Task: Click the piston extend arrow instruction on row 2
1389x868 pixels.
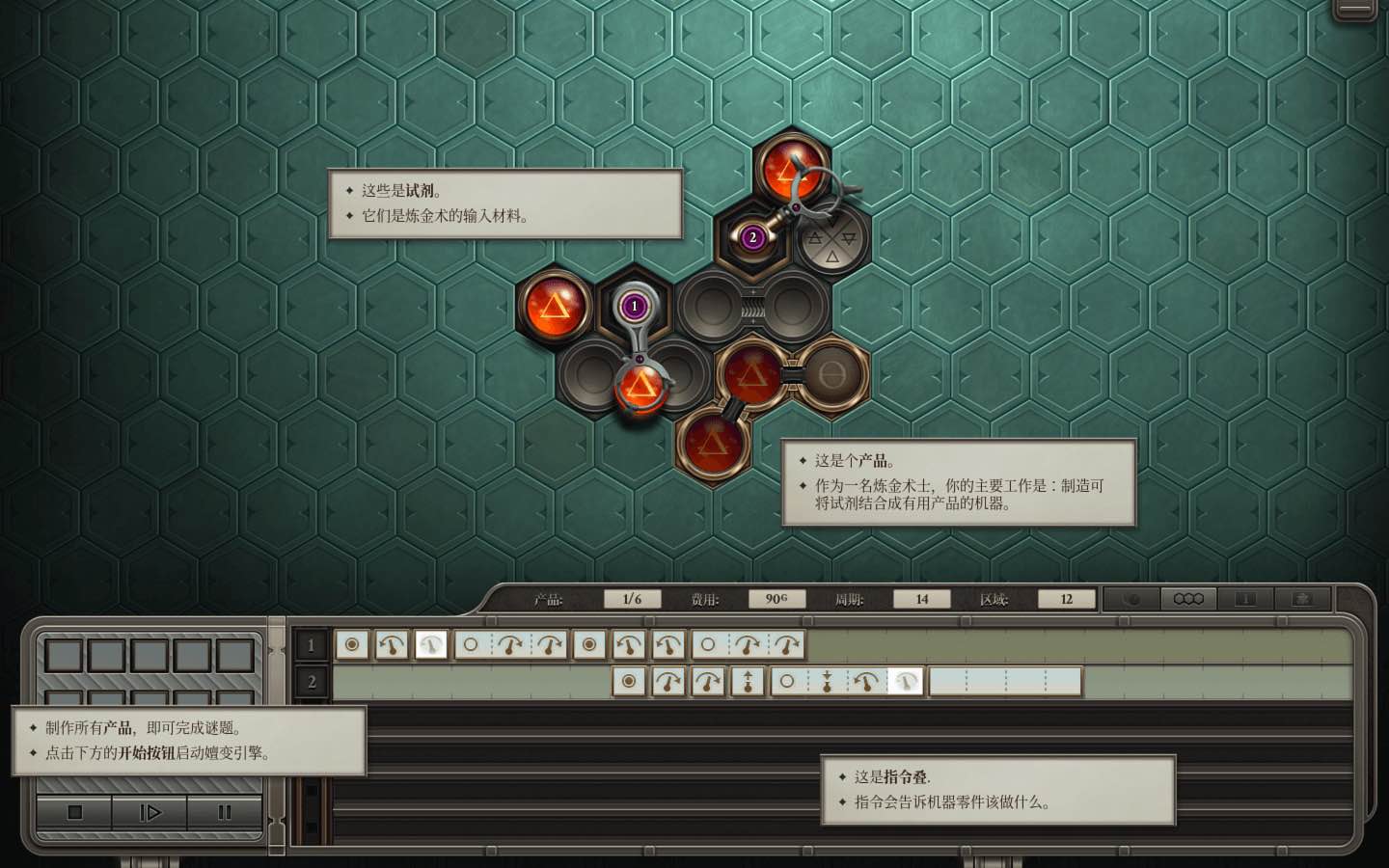Action: tap(748, 682)
